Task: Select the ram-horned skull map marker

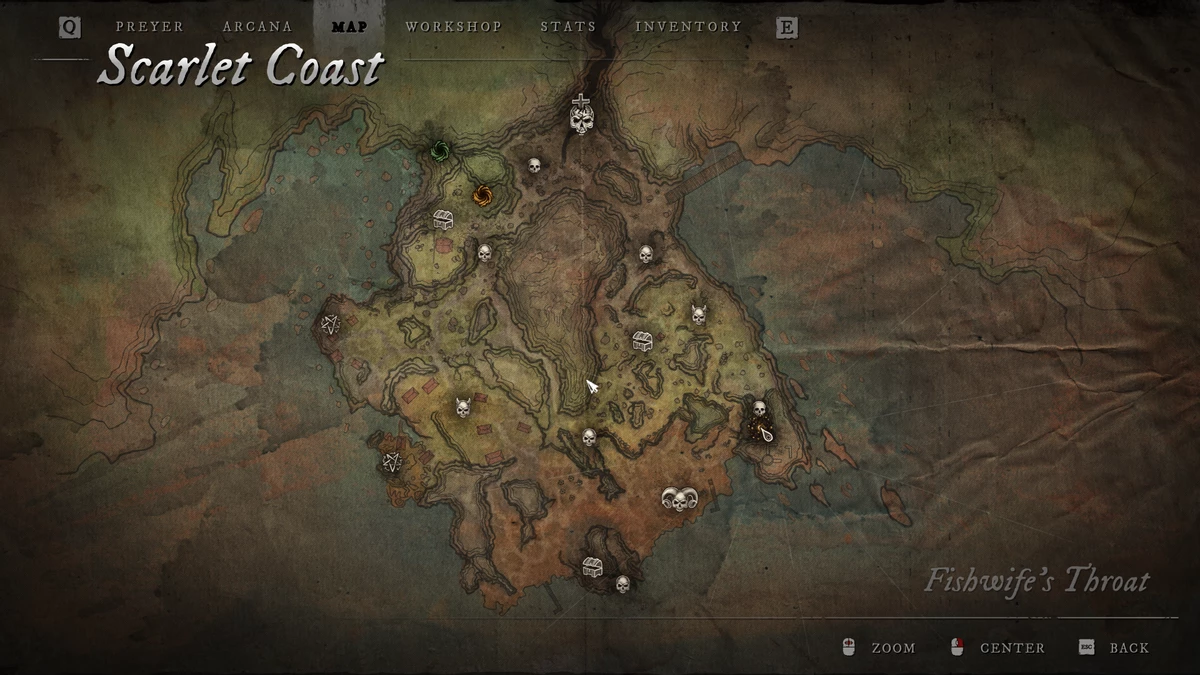Action: coord(677,498)
